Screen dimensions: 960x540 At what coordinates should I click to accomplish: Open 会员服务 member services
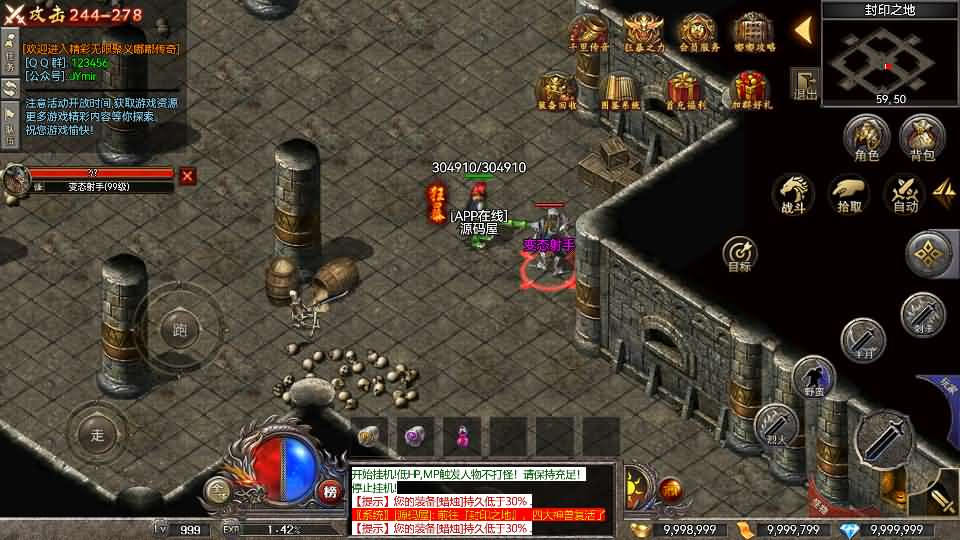click(x=697, y=34)
